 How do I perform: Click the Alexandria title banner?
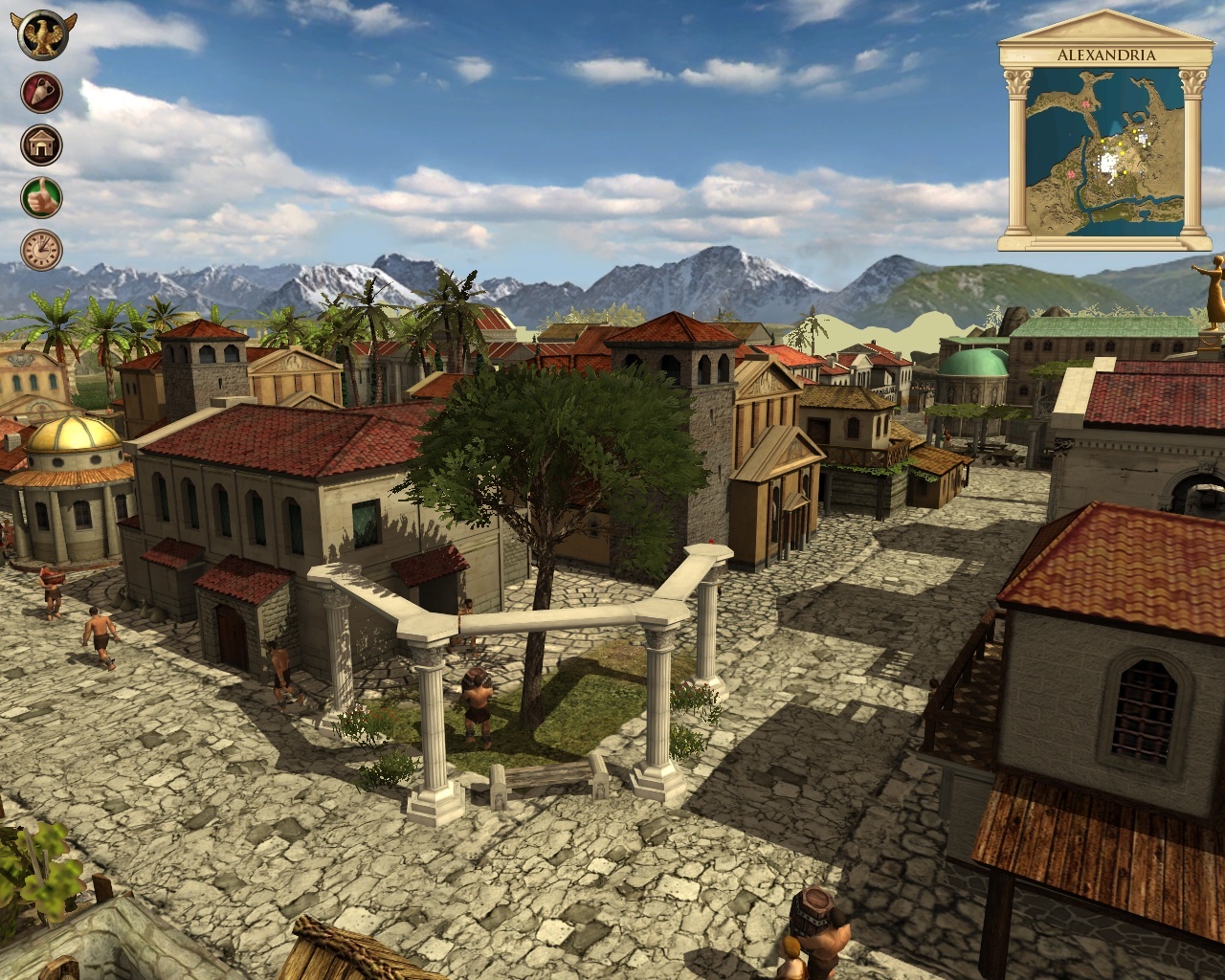[1105, 55]
